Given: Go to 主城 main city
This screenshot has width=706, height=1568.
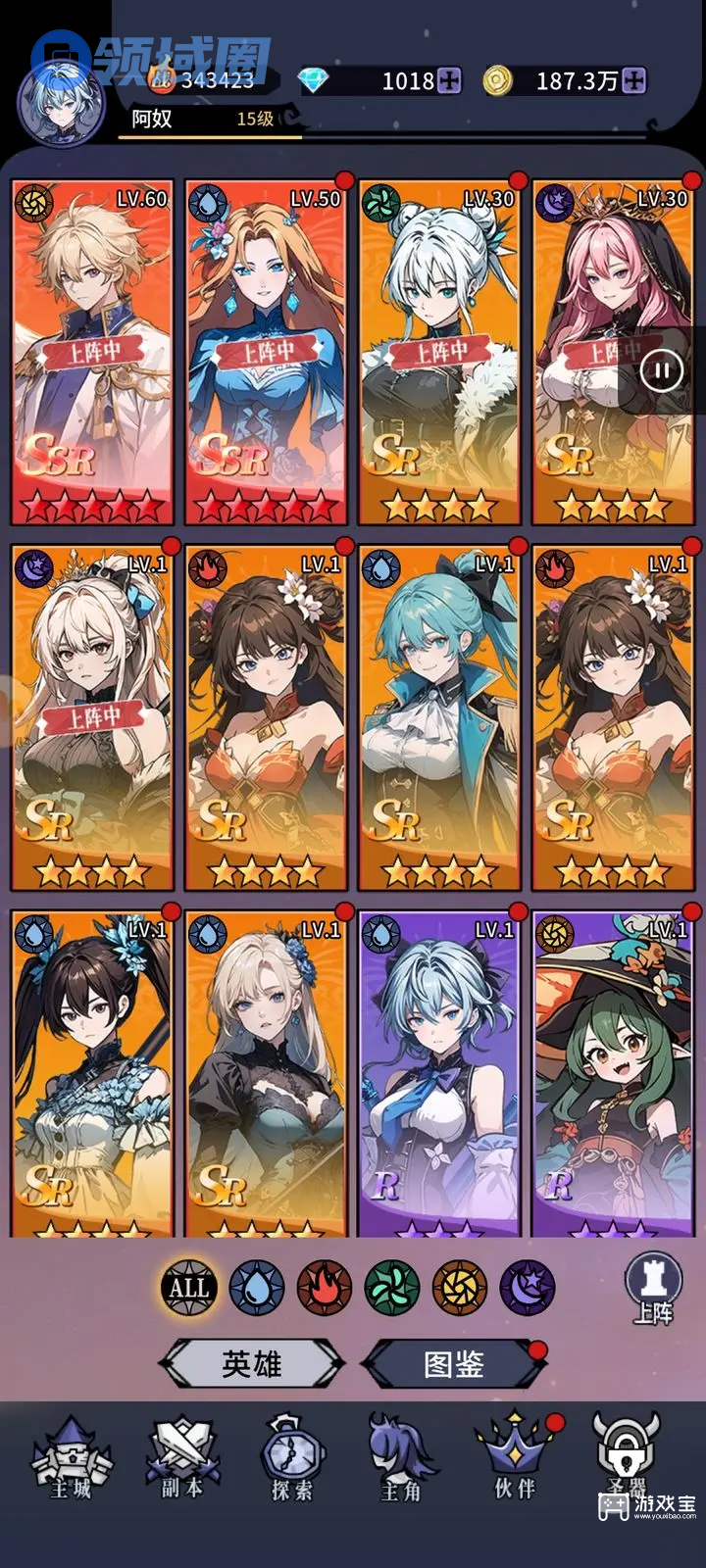Looking at the screenshot, I should tap(72, 1460).
